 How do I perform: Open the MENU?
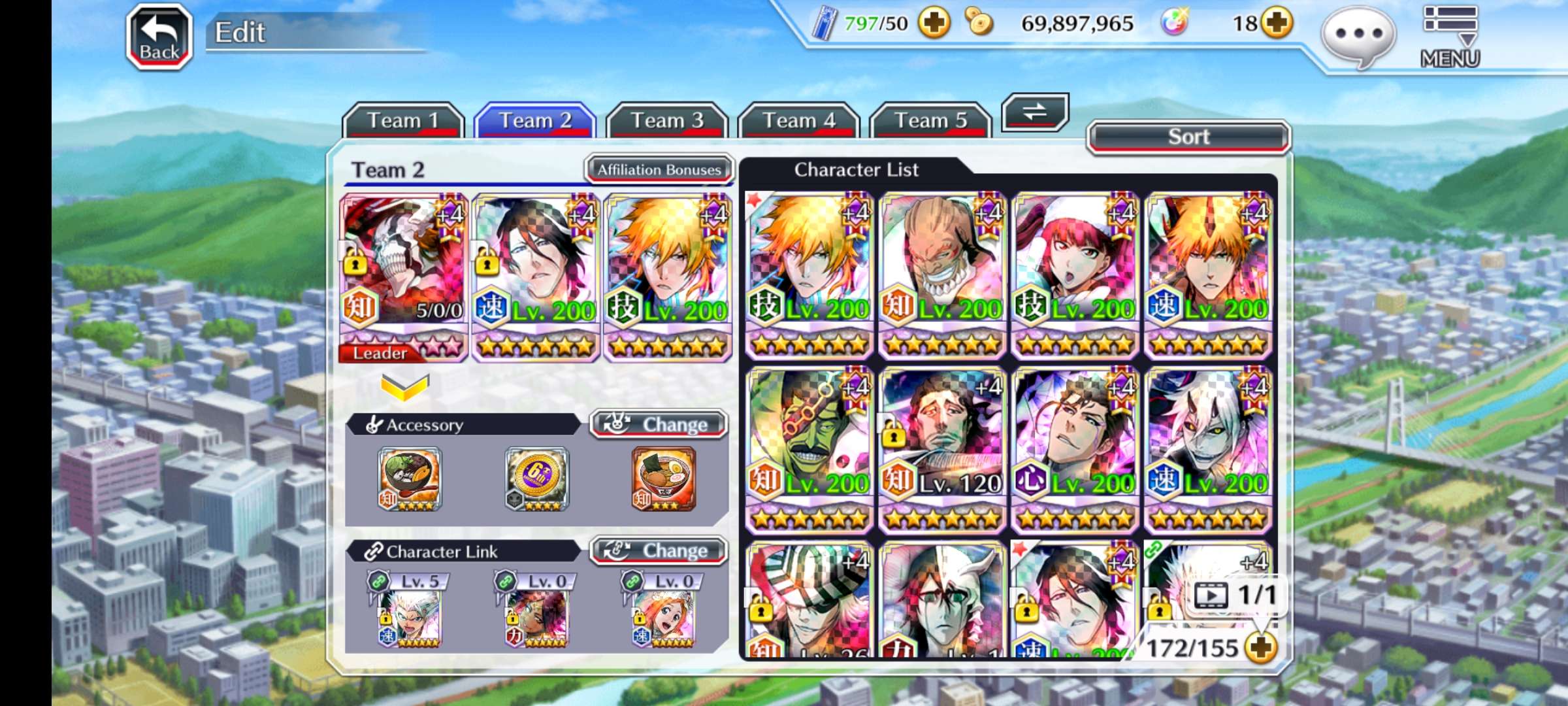(x=1450, y=37)
